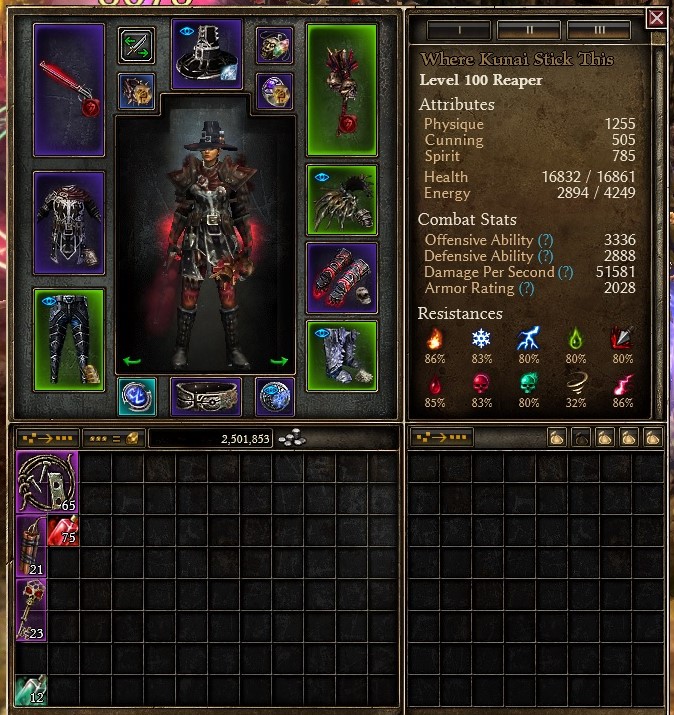Pick the dynamite stack of 21
This screenshot has height=715, width=674.
(x=32, y=546)
